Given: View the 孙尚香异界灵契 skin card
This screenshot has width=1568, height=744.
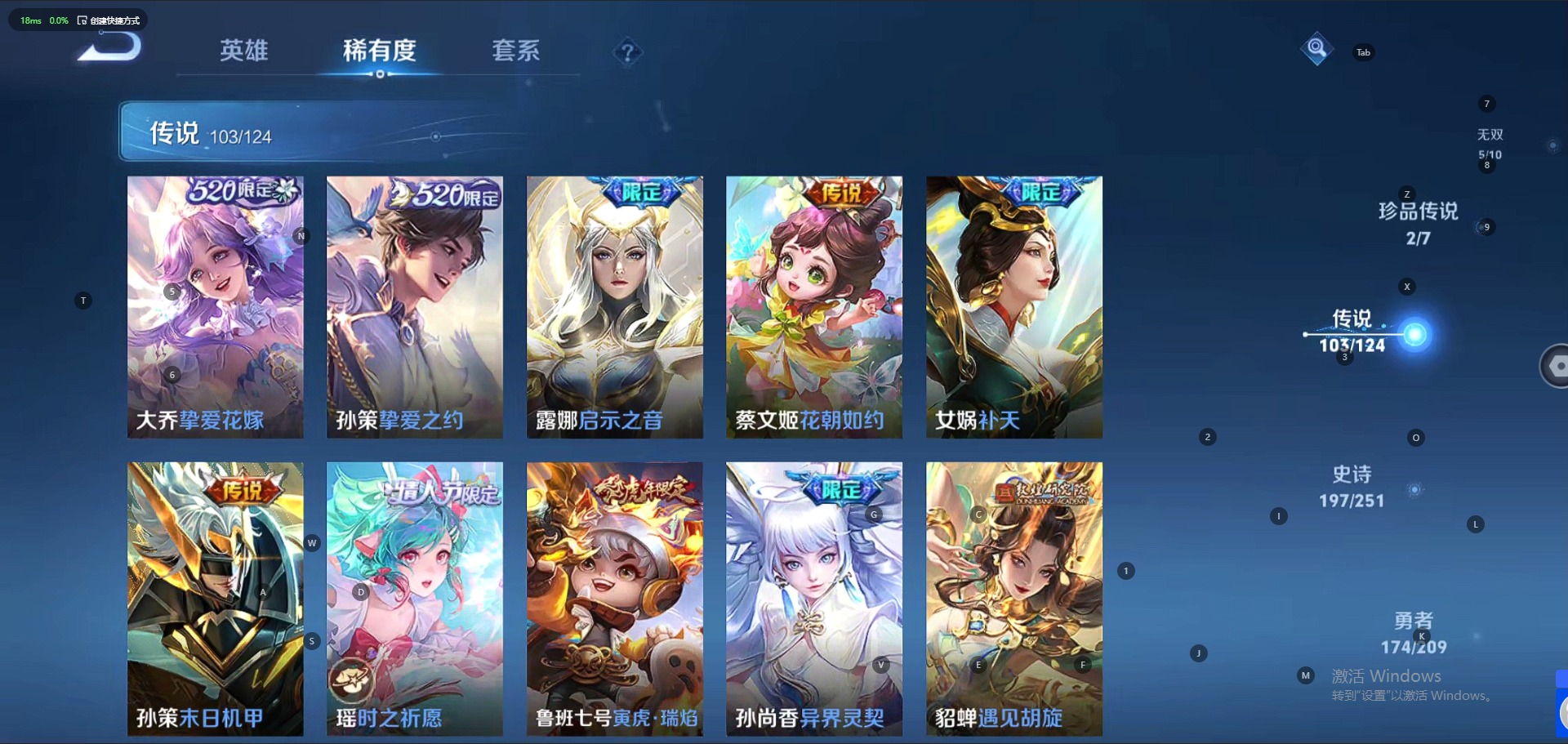Looking at the screenshot, I should 814,599.
